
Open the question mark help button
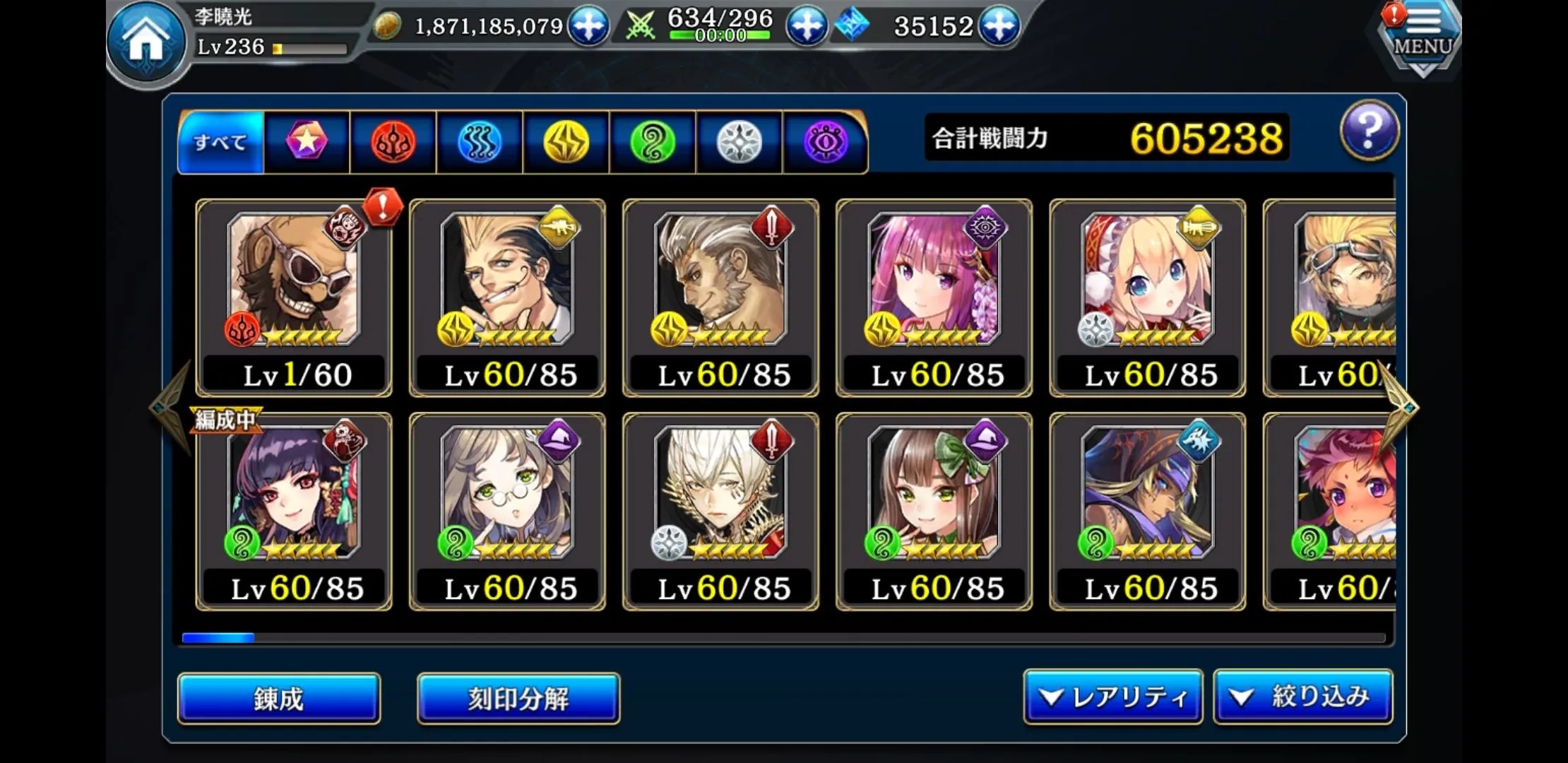(1369, 131)
